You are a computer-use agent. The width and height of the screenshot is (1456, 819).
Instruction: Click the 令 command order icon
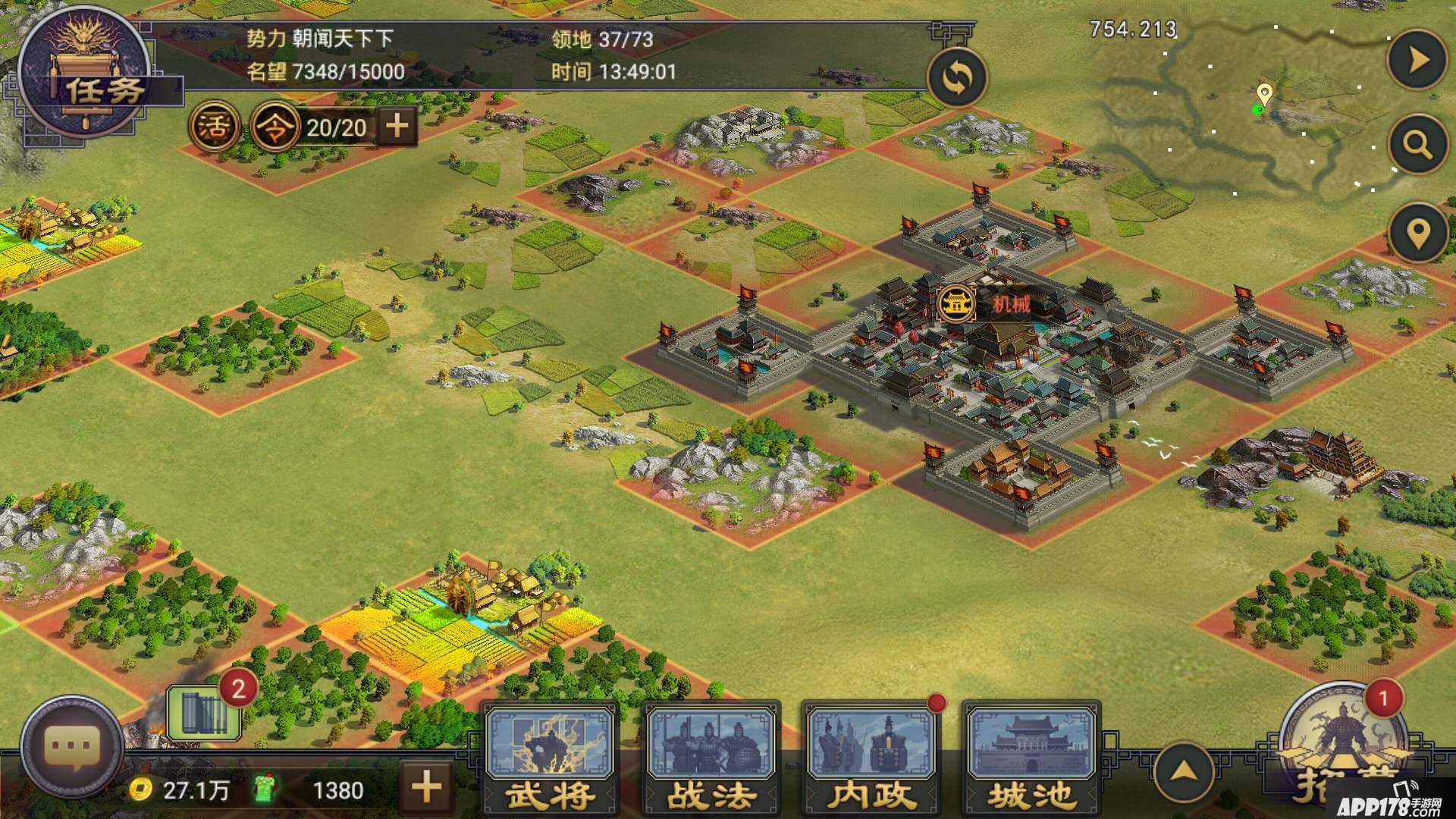tap(275, 127)
